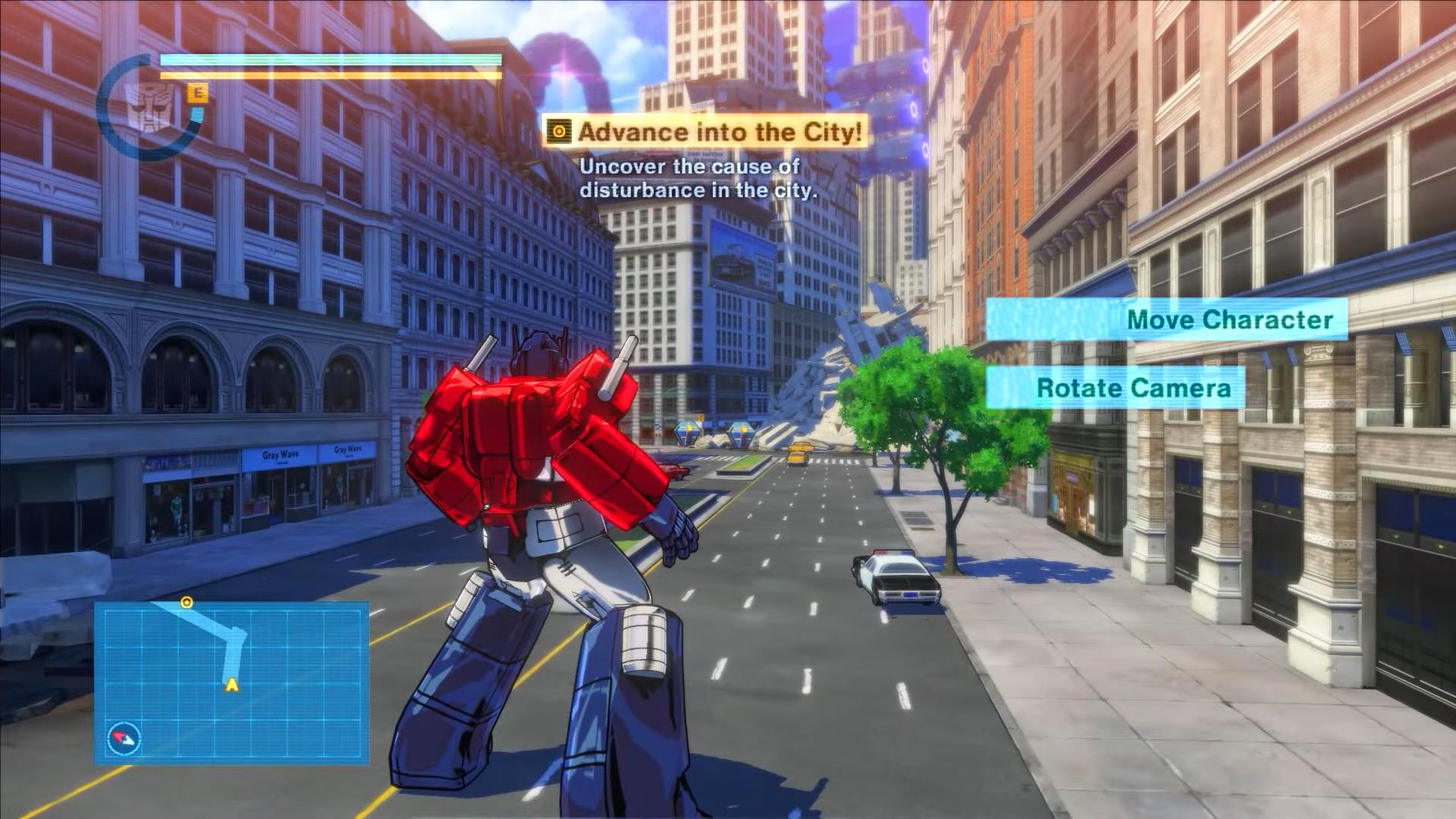Click the Advance into the City objective banner
1456x819 pixels.
click(706, 133)
